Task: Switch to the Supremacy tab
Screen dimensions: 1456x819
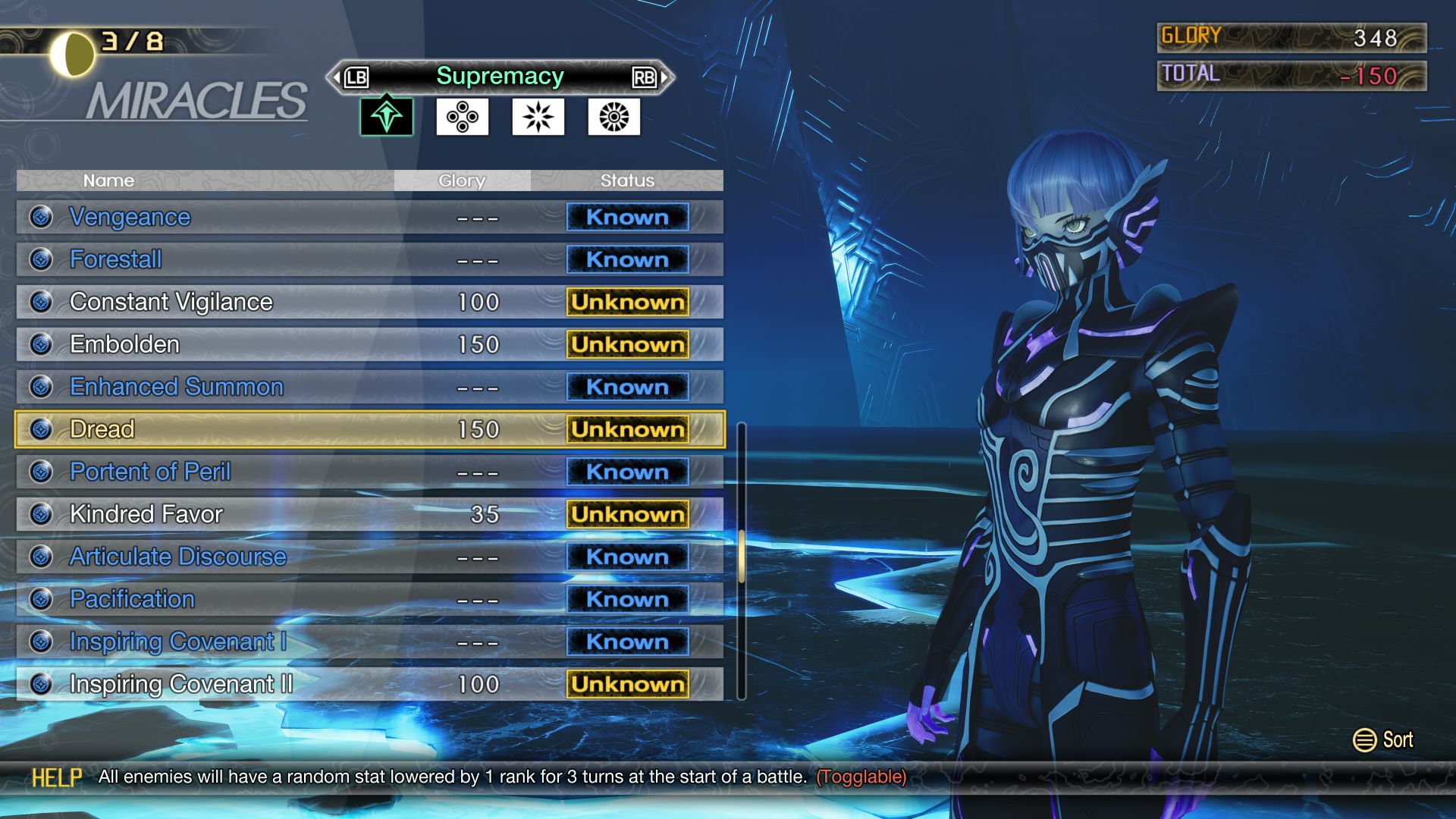Action: click(x=499, y=76)
